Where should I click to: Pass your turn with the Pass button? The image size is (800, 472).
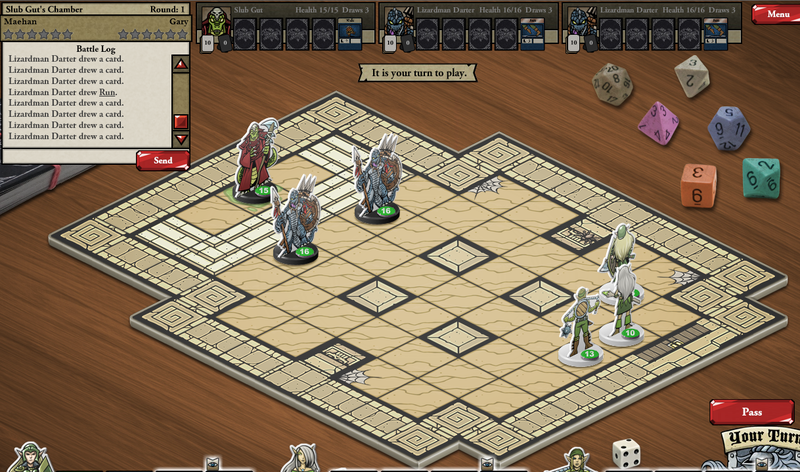tap(751, 411)
